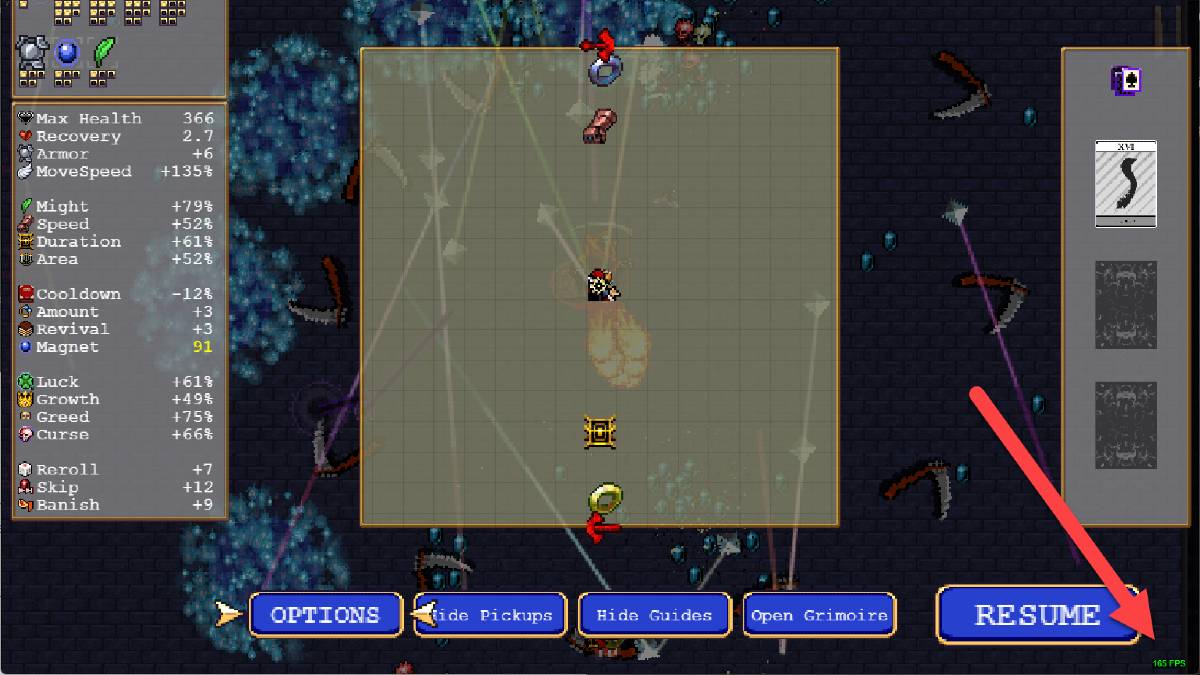Viewport: 1200px width, 675px height.
Task: Click the purple arcana deck icon
Action: click(x=1126, y=81)
